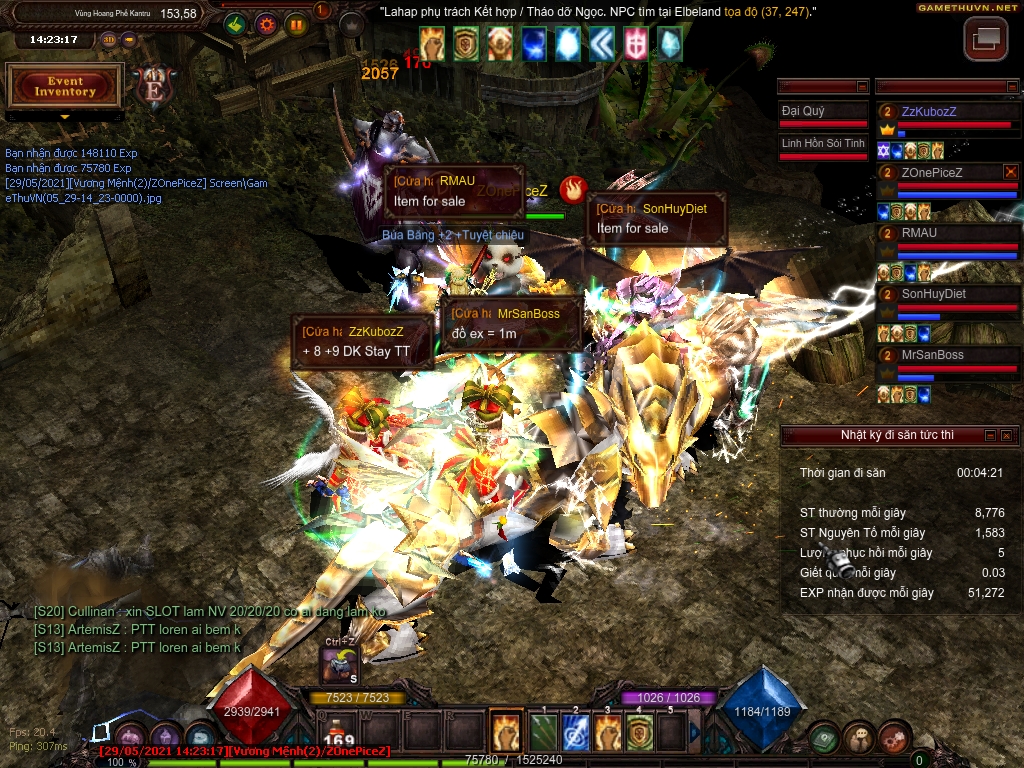The width and height of the screenshot is (1024, 768).
Task: Click the winged E emblem icon
Action: (154, 87)
